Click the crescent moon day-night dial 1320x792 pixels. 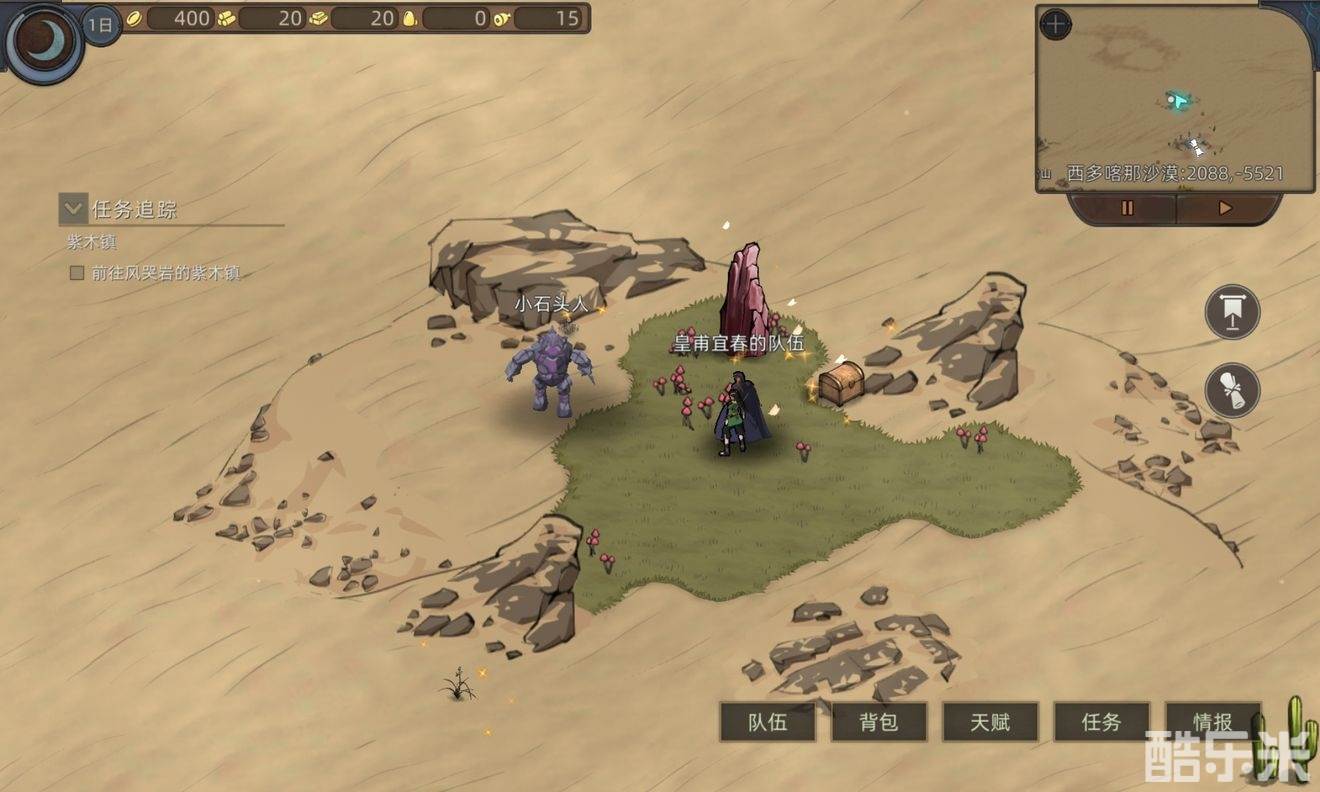[x=43, y=43]
